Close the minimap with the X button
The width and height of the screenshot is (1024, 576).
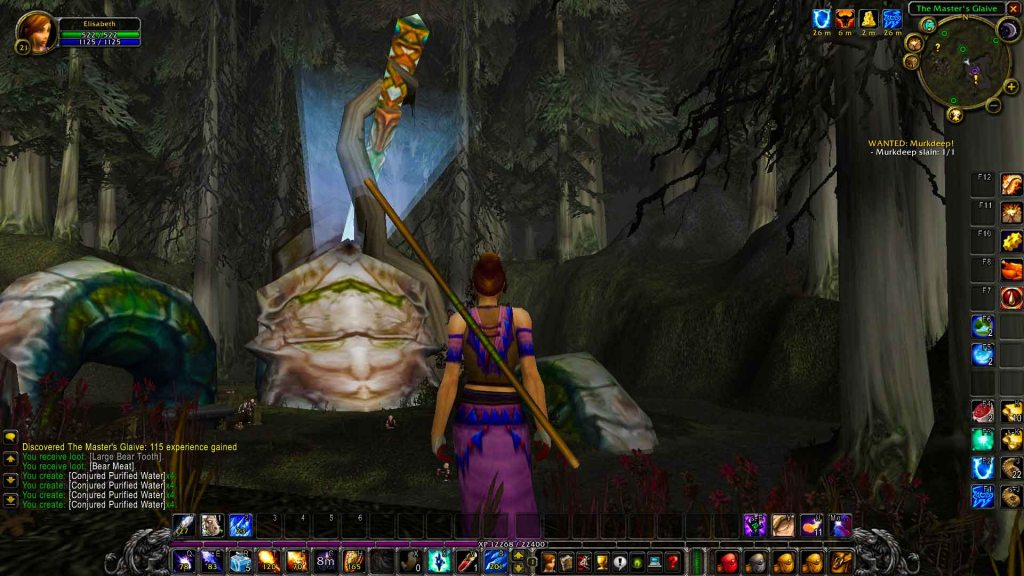coord(1013,9)
